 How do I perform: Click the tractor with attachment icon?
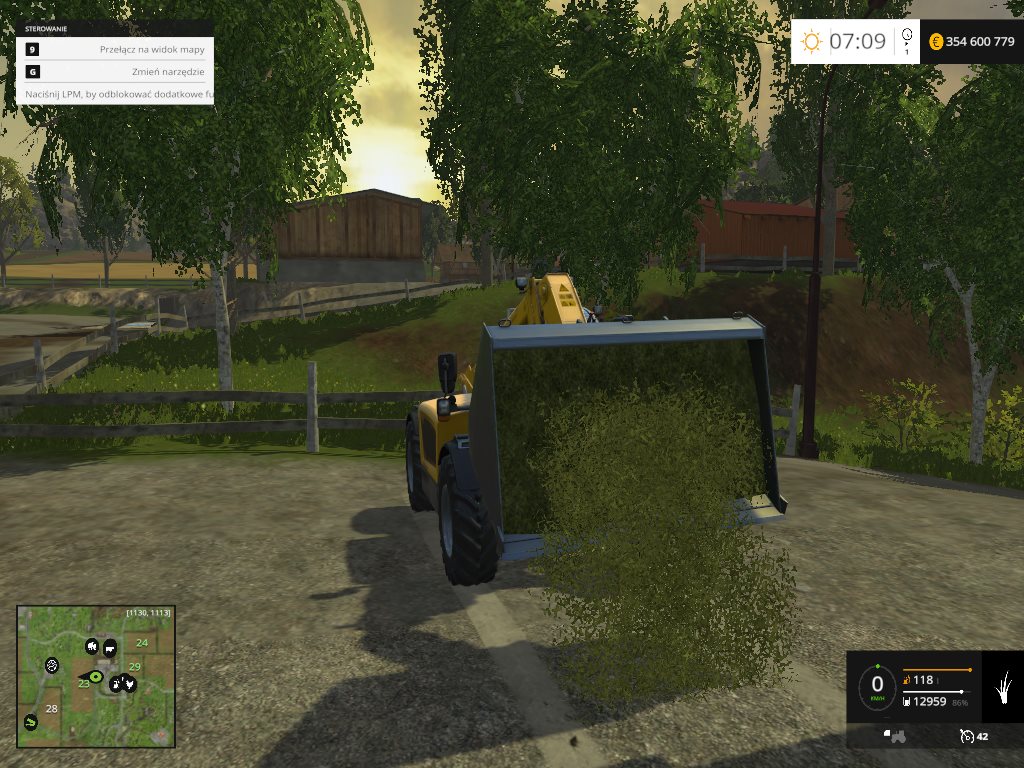point(895,737)
